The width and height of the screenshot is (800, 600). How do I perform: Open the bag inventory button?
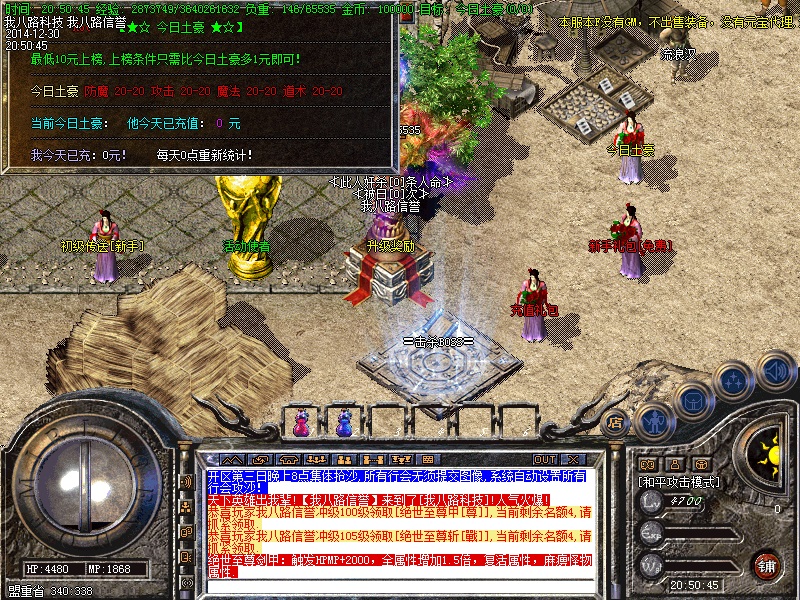point(693,400)
